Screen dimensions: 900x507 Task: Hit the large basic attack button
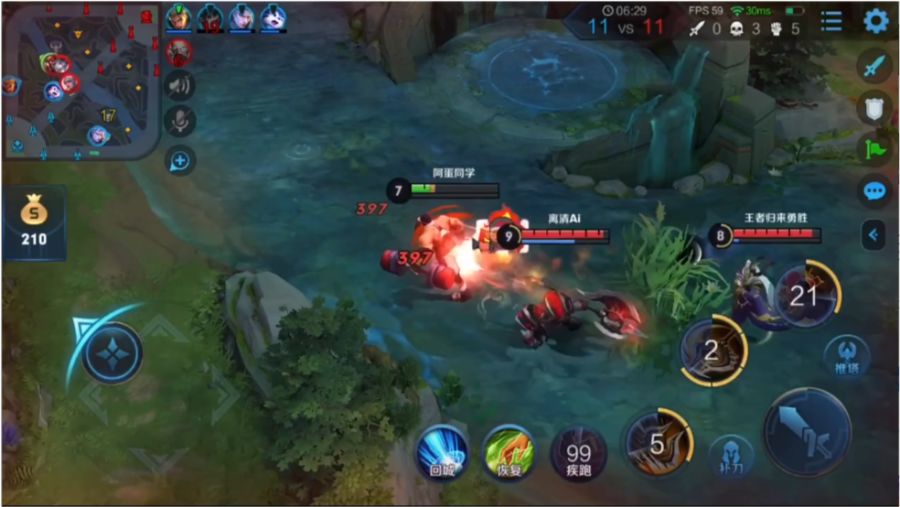click(x=807, y=431)
